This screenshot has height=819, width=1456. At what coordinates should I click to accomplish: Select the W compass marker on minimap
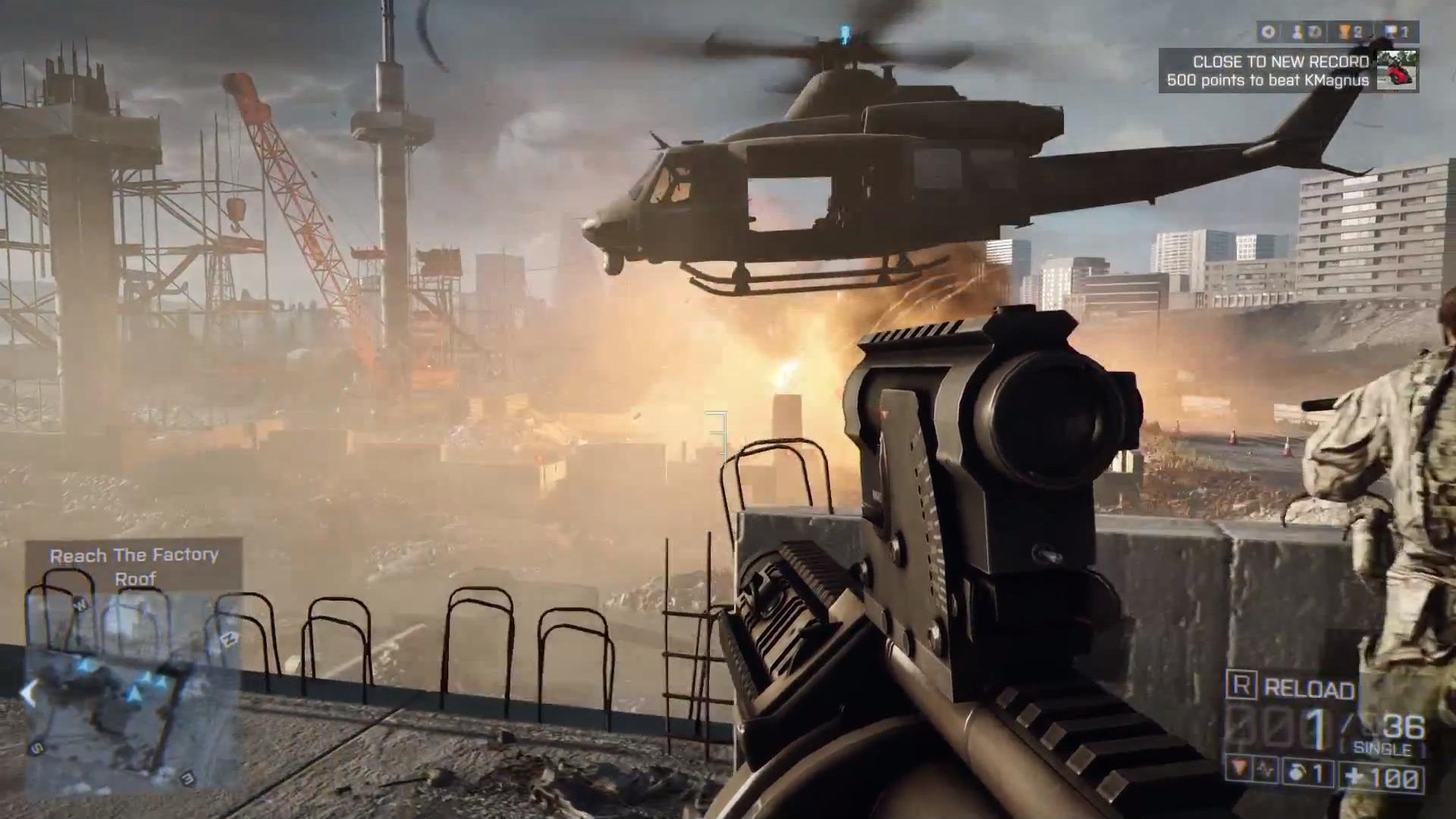coord(78,604)
